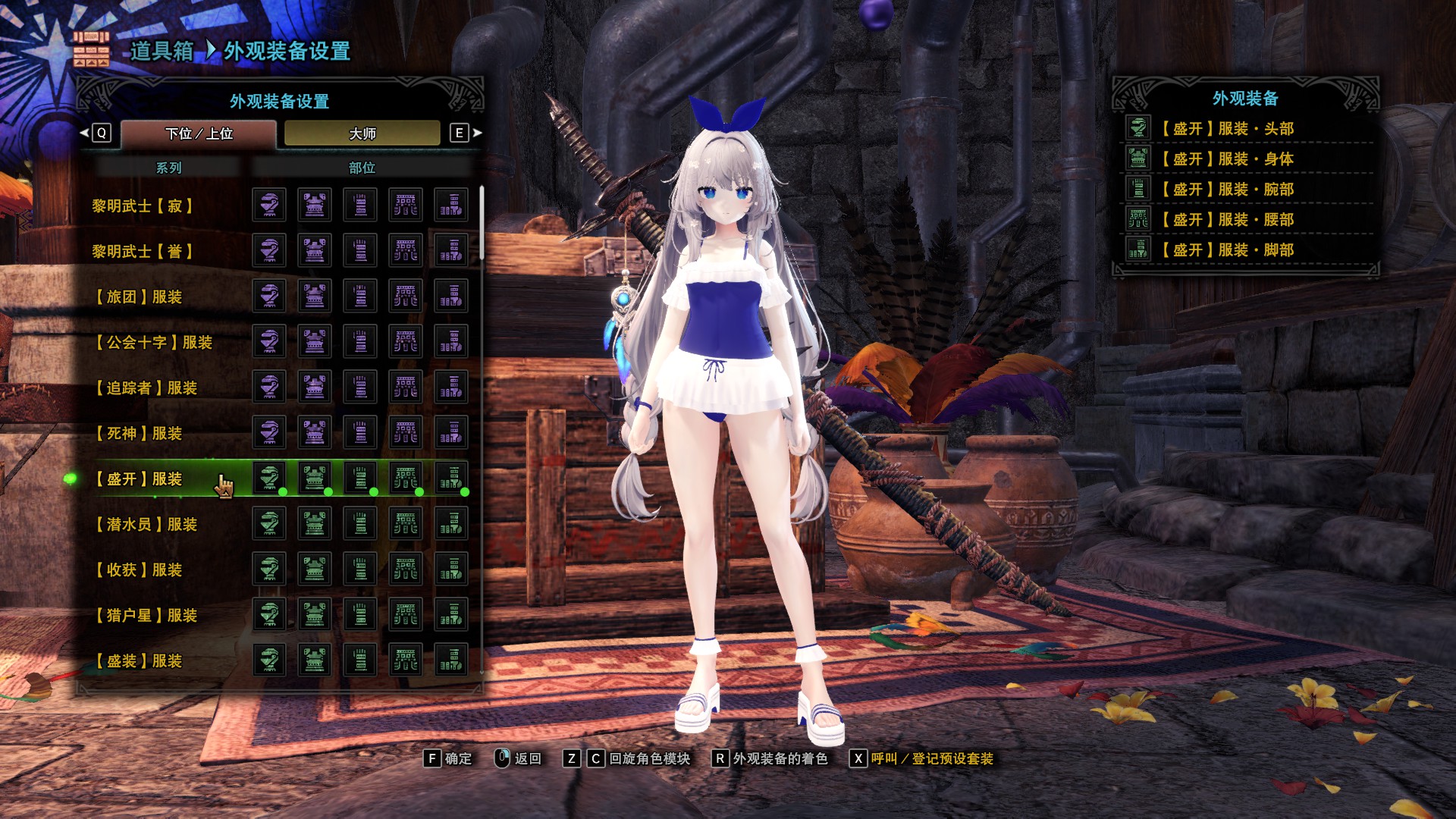1456x819 pixels.
Task: Select the 黎明武士【寂】 armor series
Action: pyautogui.click(x=143, y=206)
